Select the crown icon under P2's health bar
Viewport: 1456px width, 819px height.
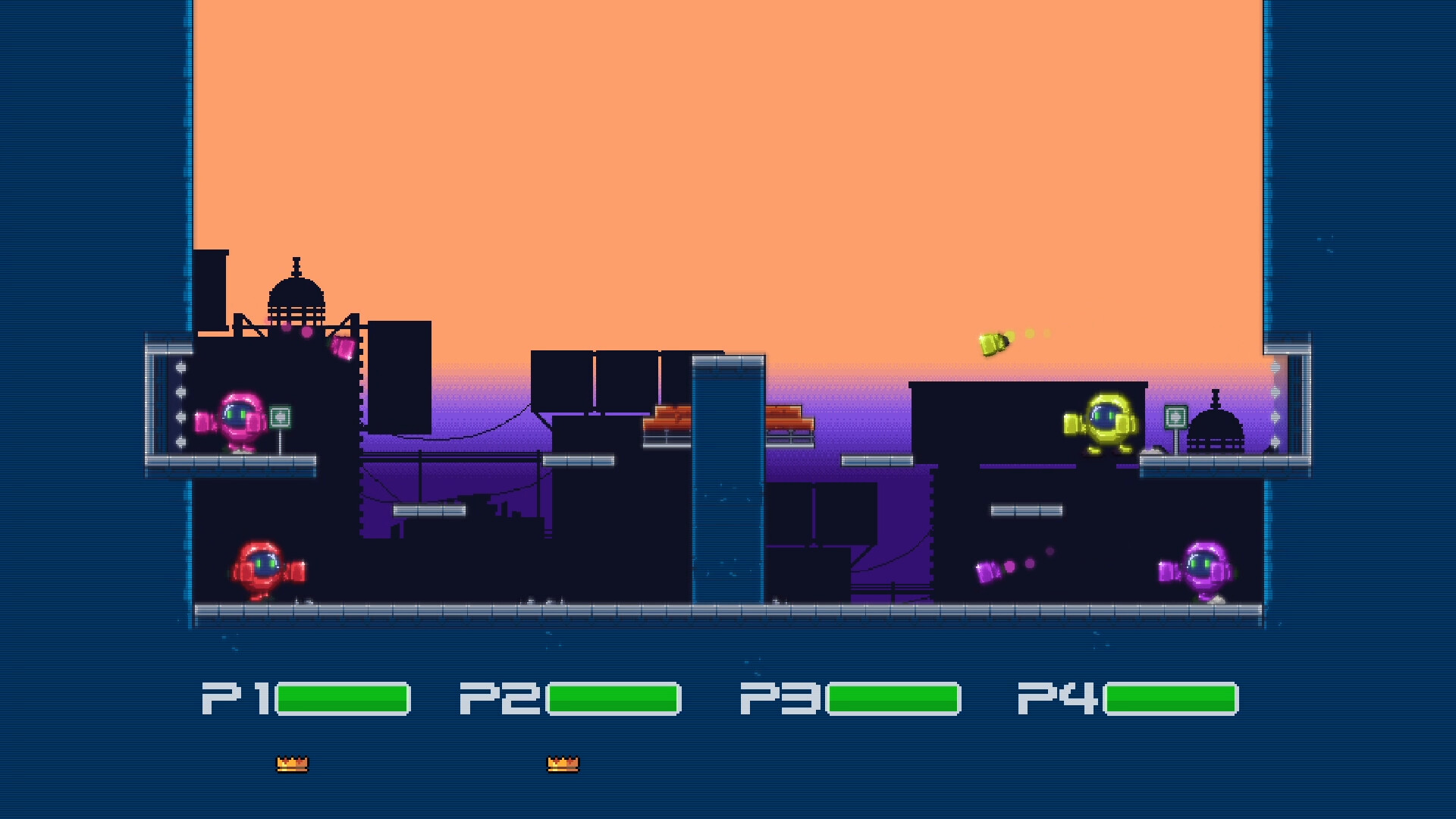[x=563, y=763]
